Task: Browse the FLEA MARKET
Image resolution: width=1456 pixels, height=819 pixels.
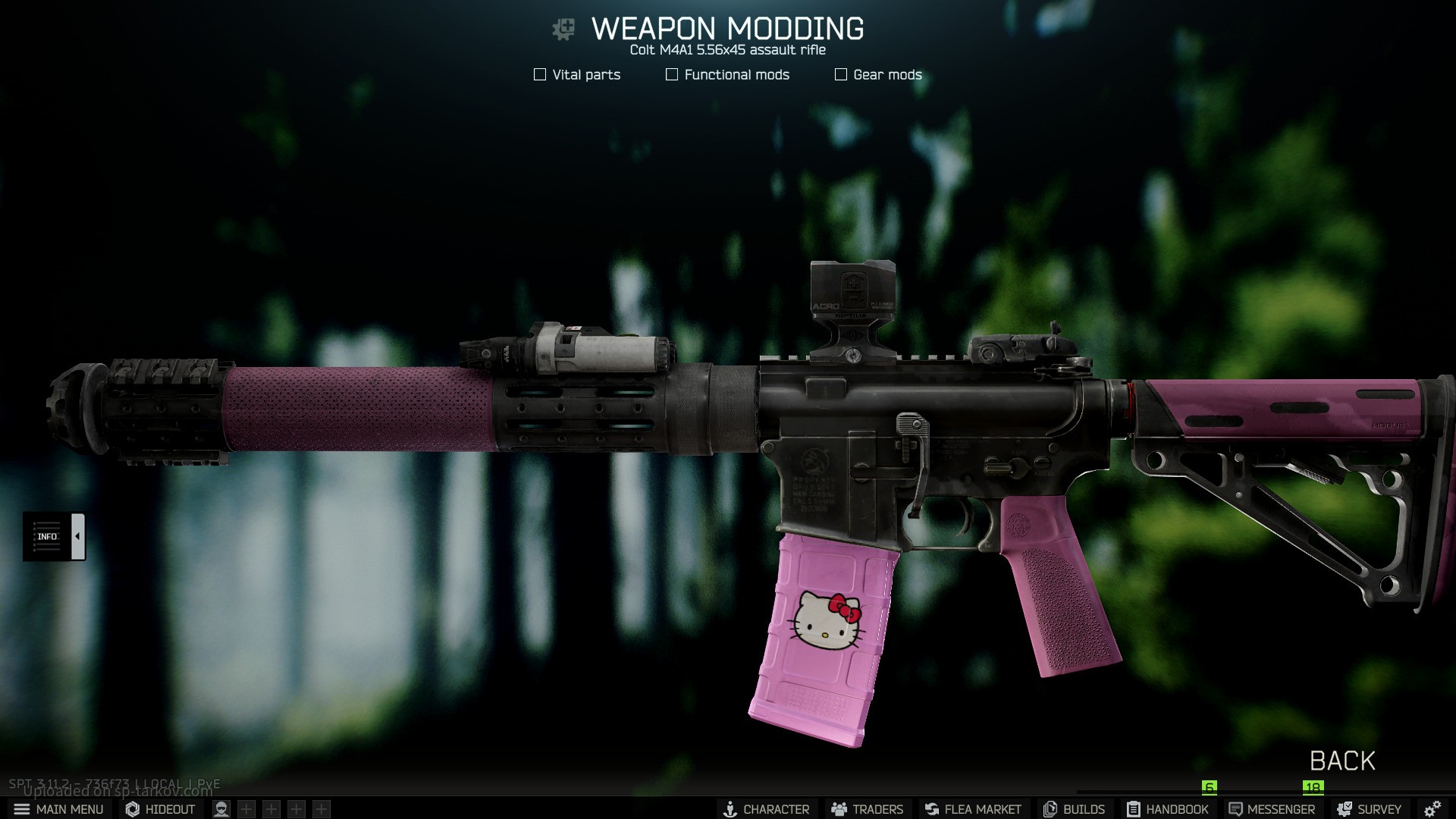Action: pos(972,809)
